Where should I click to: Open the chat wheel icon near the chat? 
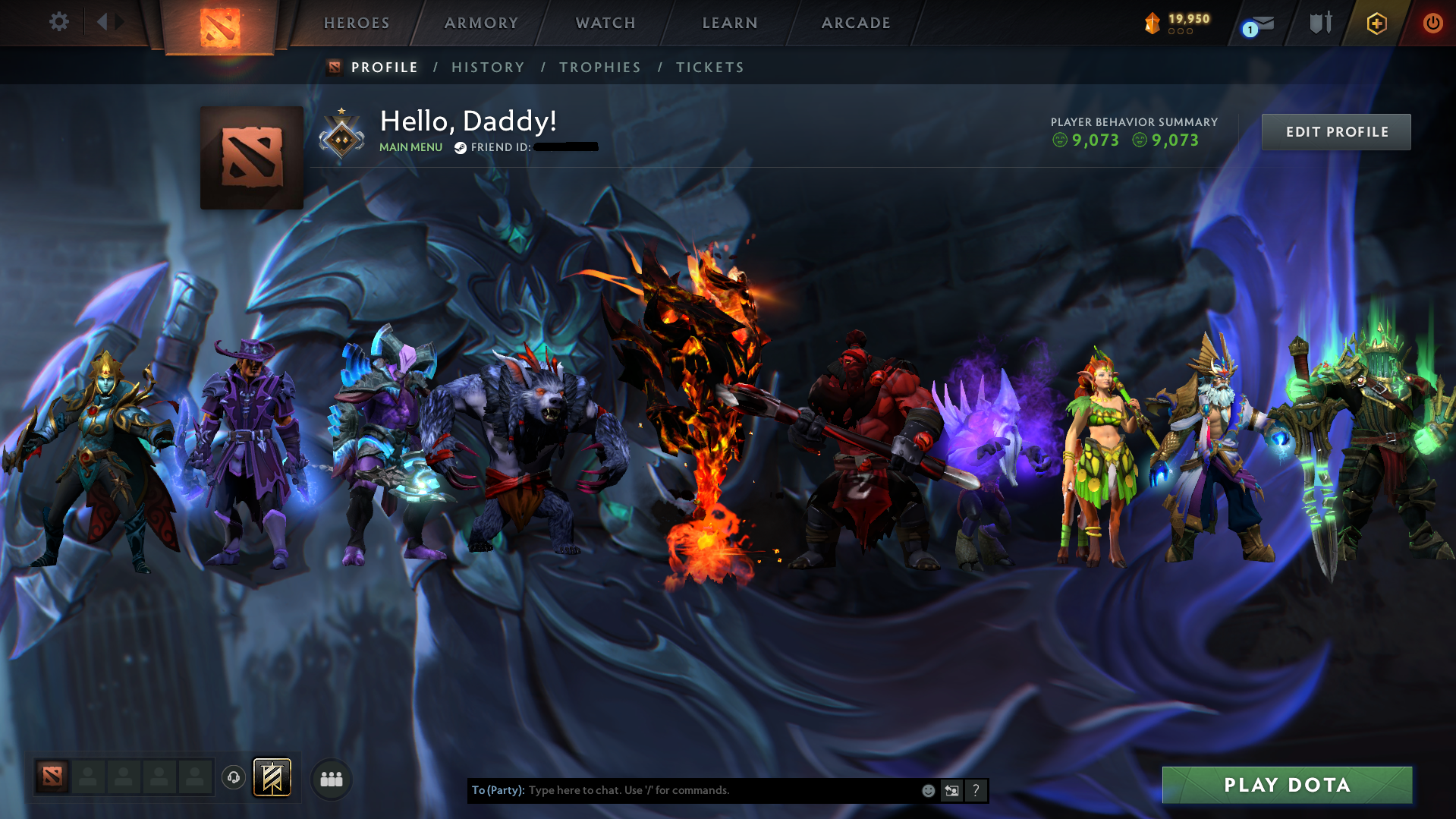[x=951, y=790]
